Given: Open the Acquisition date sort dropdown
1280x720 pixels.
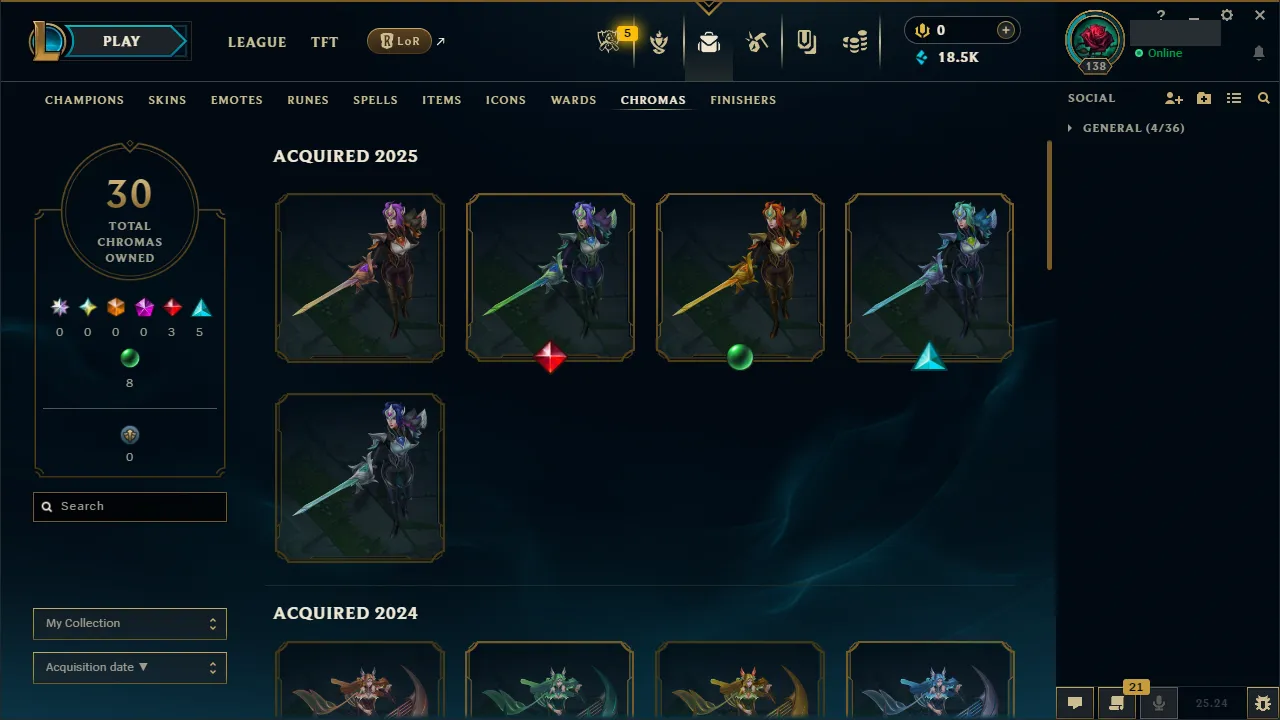Looking at the screenshot, I should pos(129,667).
